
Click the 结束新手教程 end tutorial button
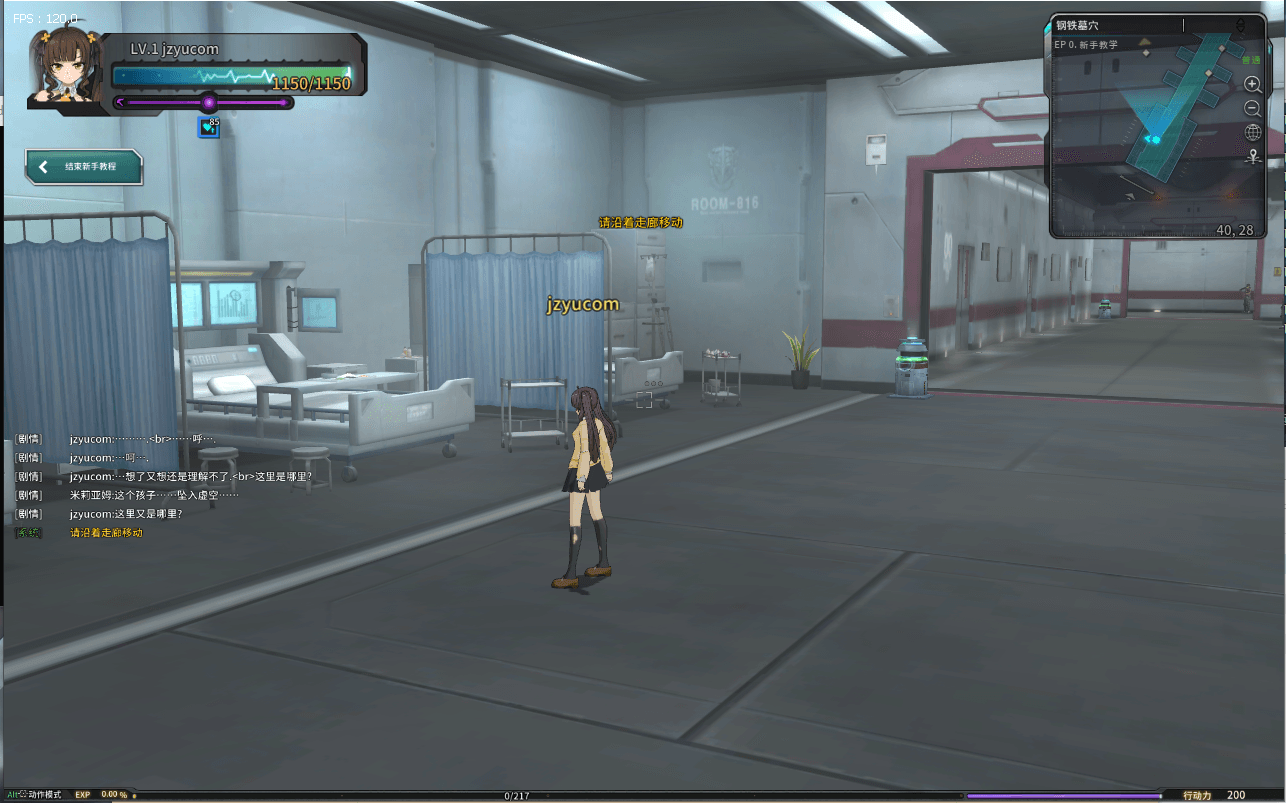(x=84, y=167)
